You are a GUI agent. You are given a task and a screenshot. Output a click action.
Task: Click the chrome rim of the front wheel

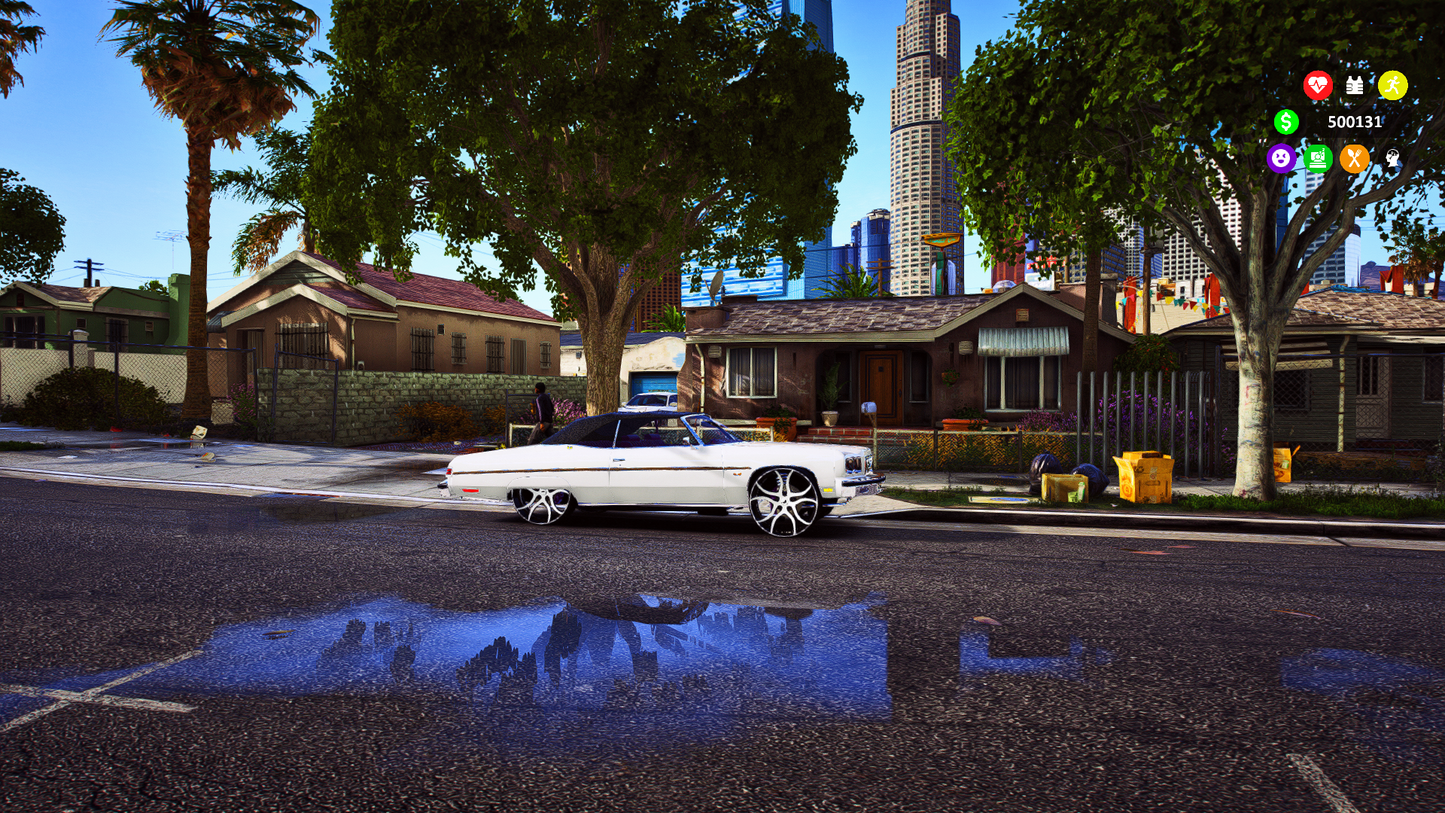pos(782,499)
